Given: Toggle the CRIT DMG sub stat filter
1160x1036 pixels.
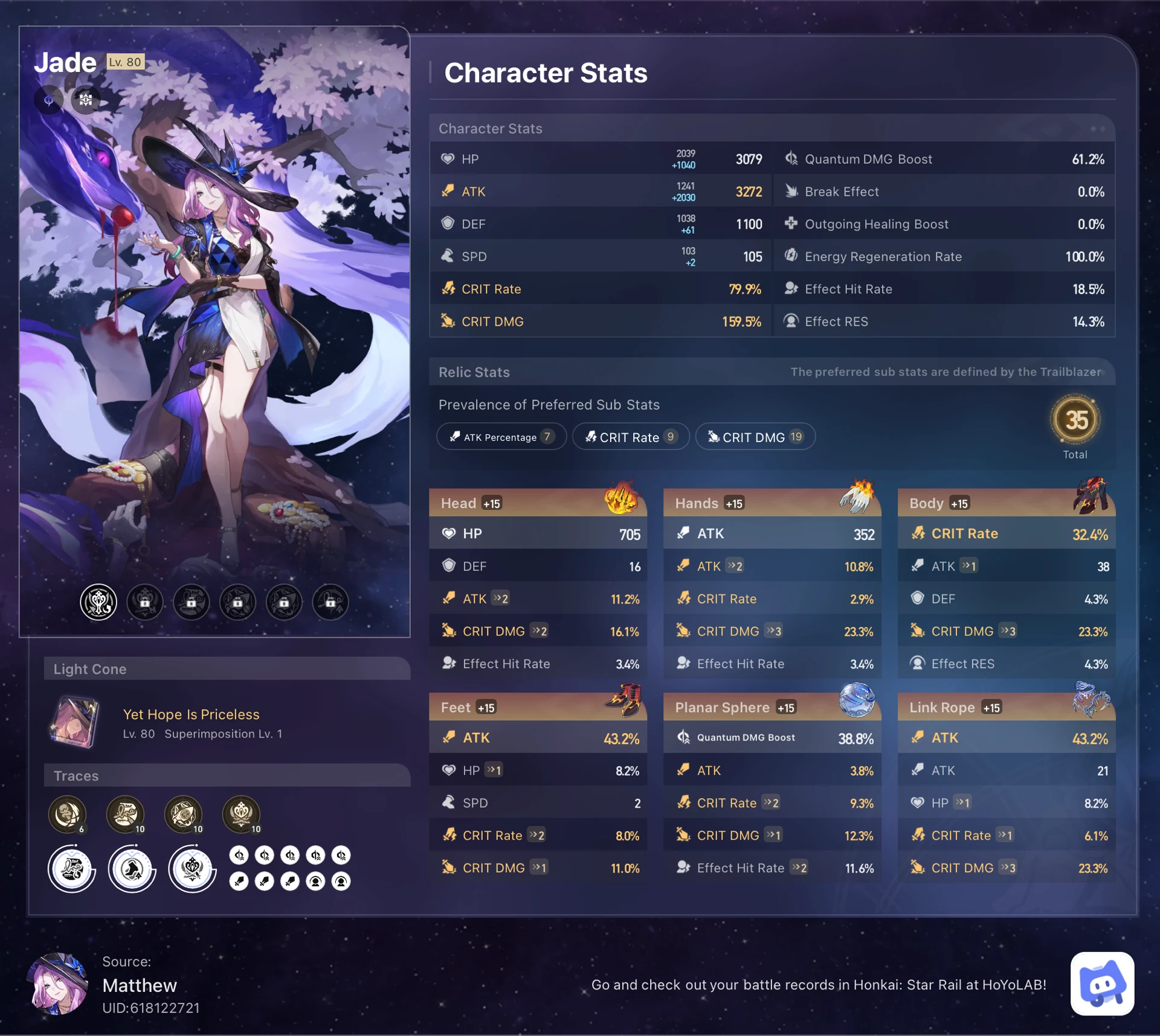Looking at the screenshot, I should pyautogui.click(x=755, y=436).
